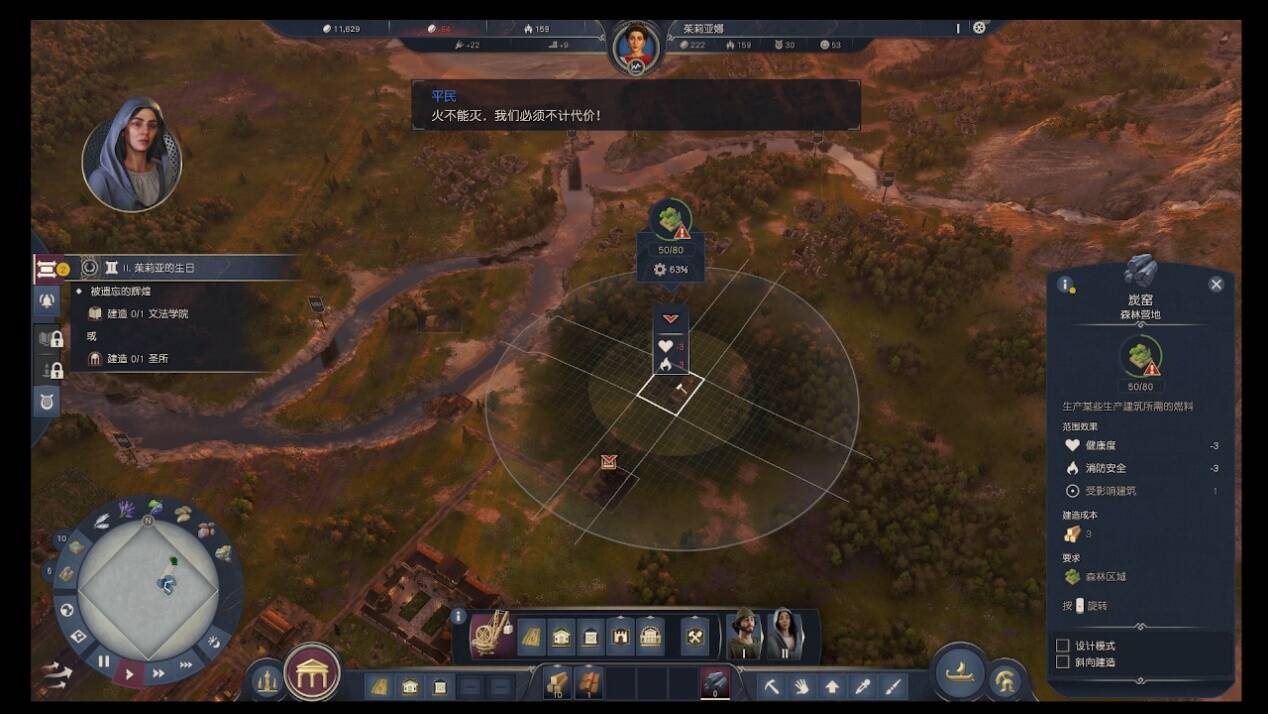Pause the game speed
Viewport: 1268px width, 714px height.
(x=104, y=661)
